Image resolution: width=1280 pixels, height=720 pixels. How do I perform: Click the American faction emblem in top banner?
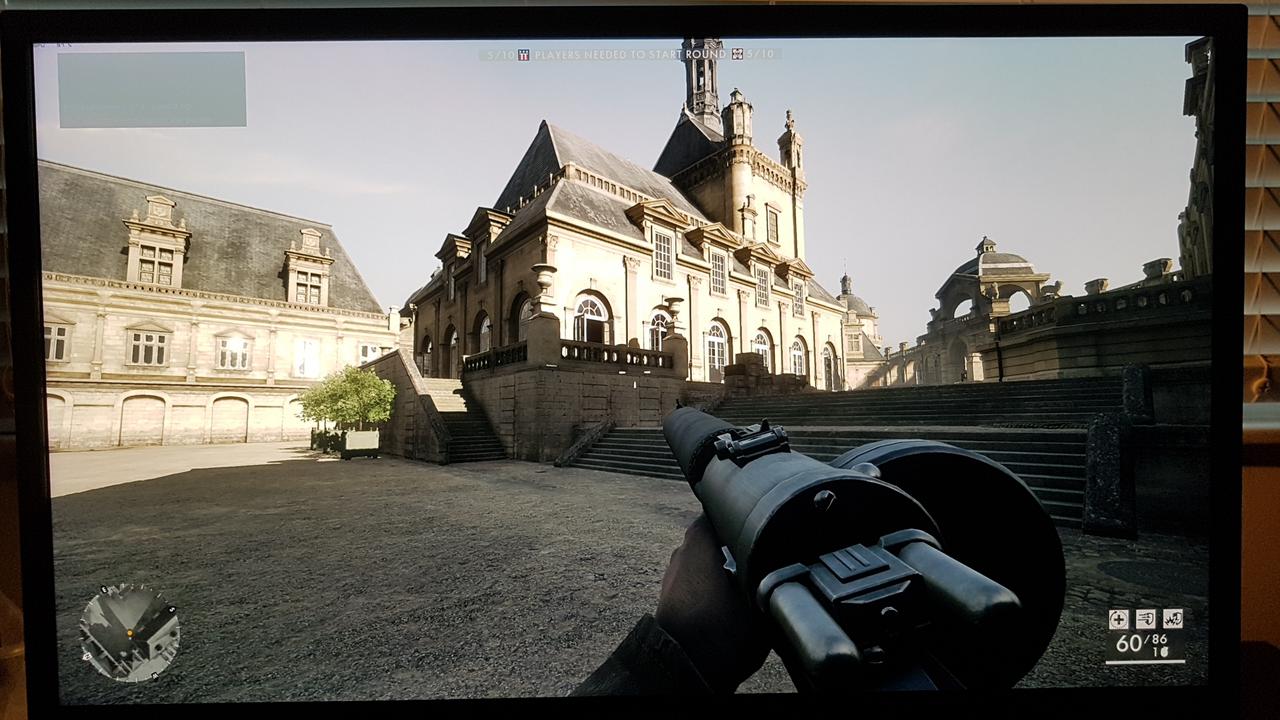pos(522,54)
